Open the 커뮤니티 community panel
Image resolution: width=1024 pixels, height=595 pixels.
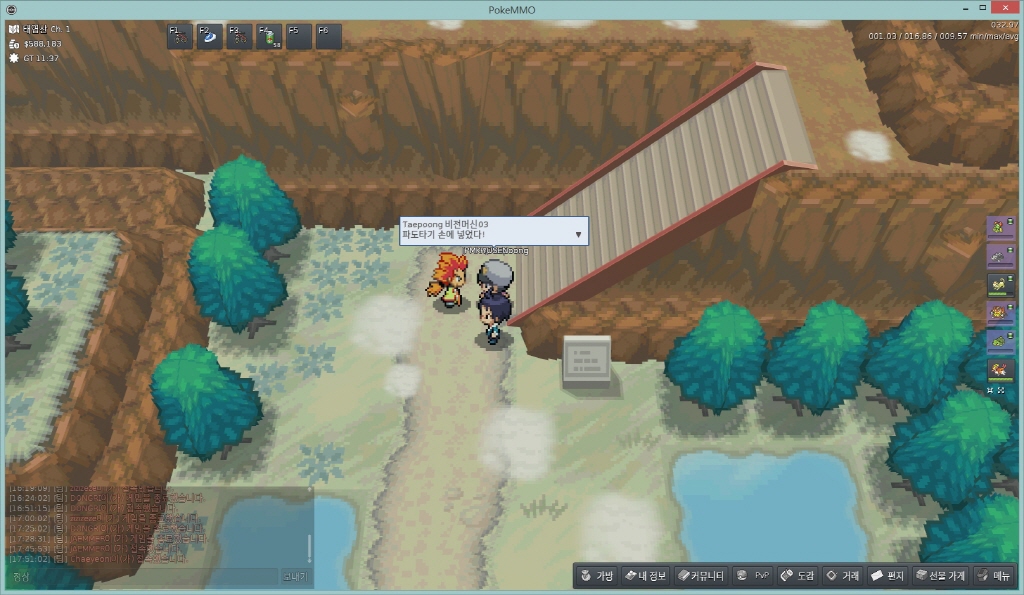coord(700,576)
